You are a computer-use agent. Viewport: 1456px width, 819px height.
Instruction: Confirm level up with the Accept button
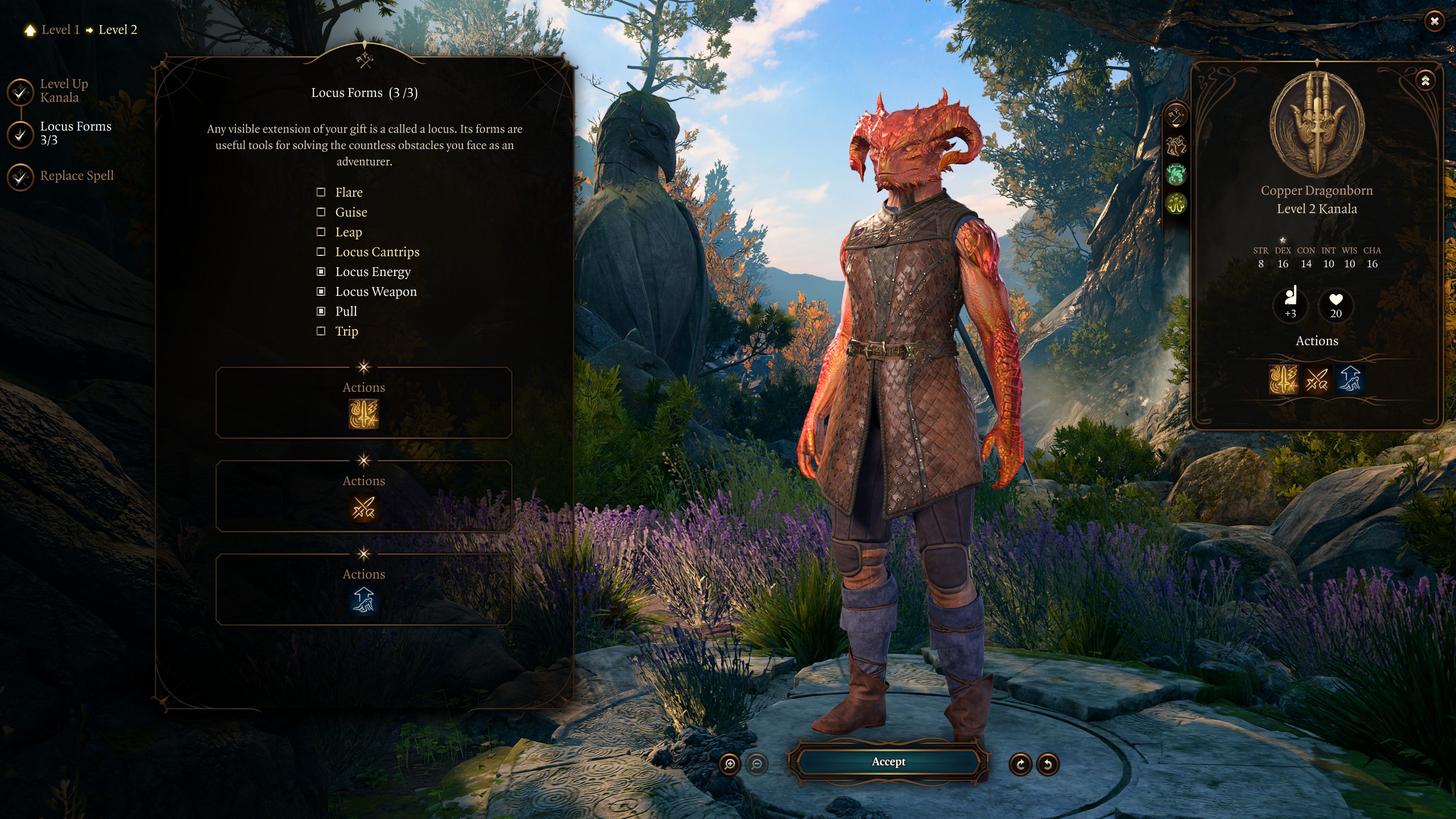tap(888, 762)
